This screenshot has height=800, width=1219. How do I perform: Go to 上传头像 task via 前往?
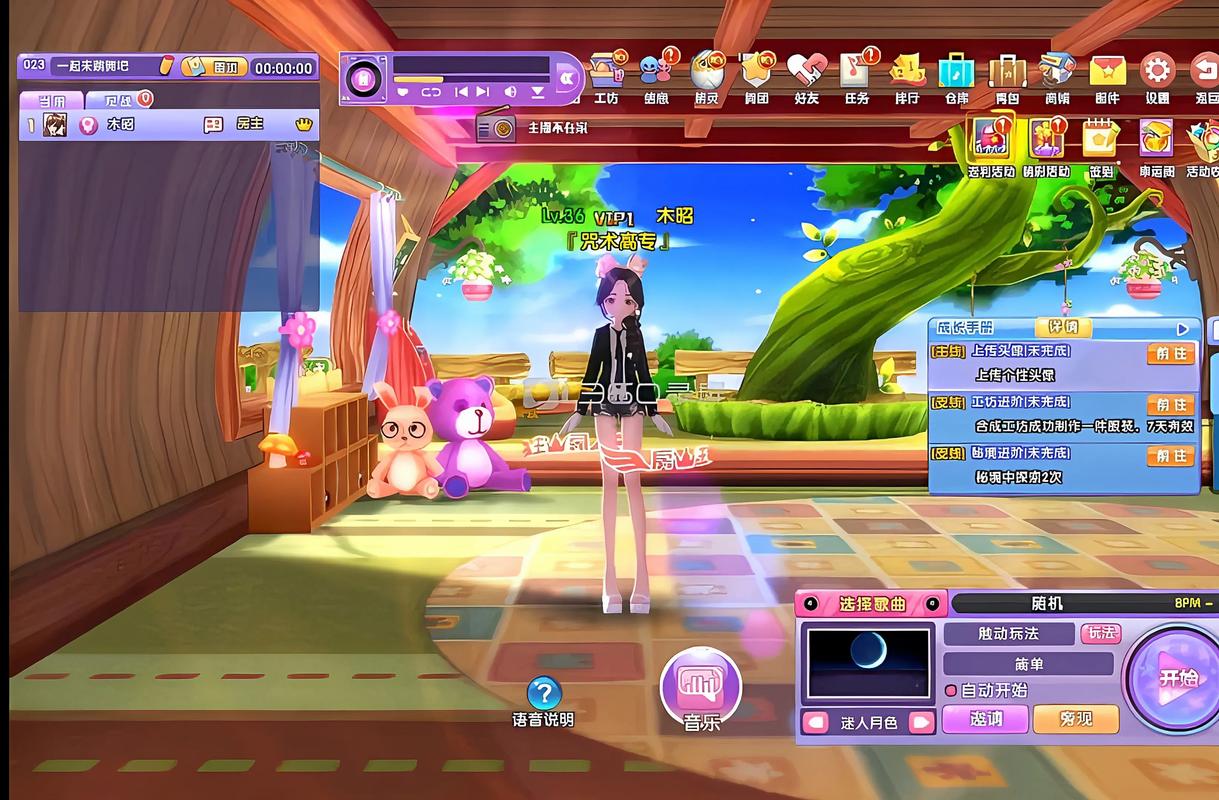click(1170, 354)
